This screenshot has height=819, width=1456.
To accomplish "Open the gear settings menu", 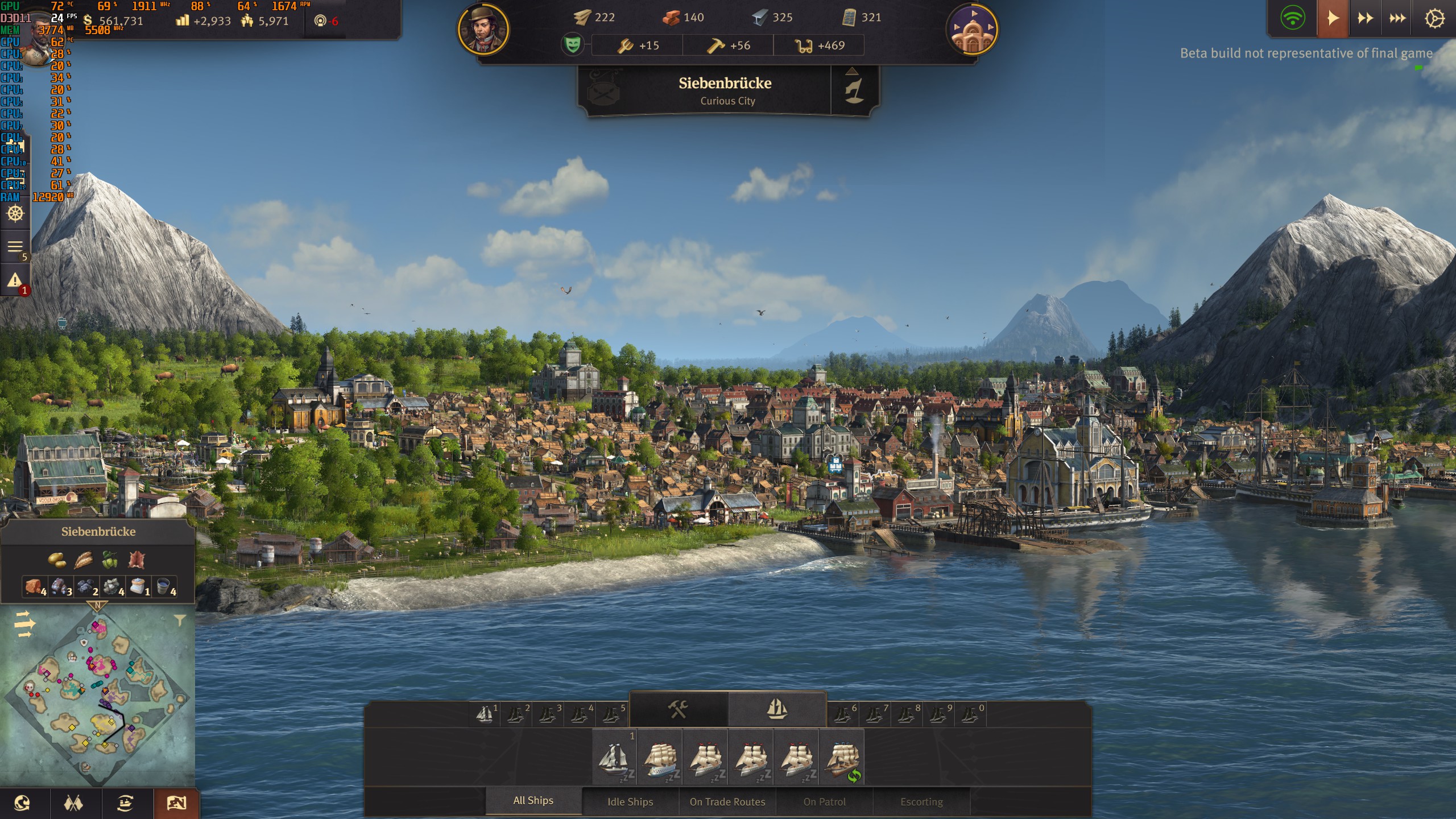I will (x=1434, y=19).
